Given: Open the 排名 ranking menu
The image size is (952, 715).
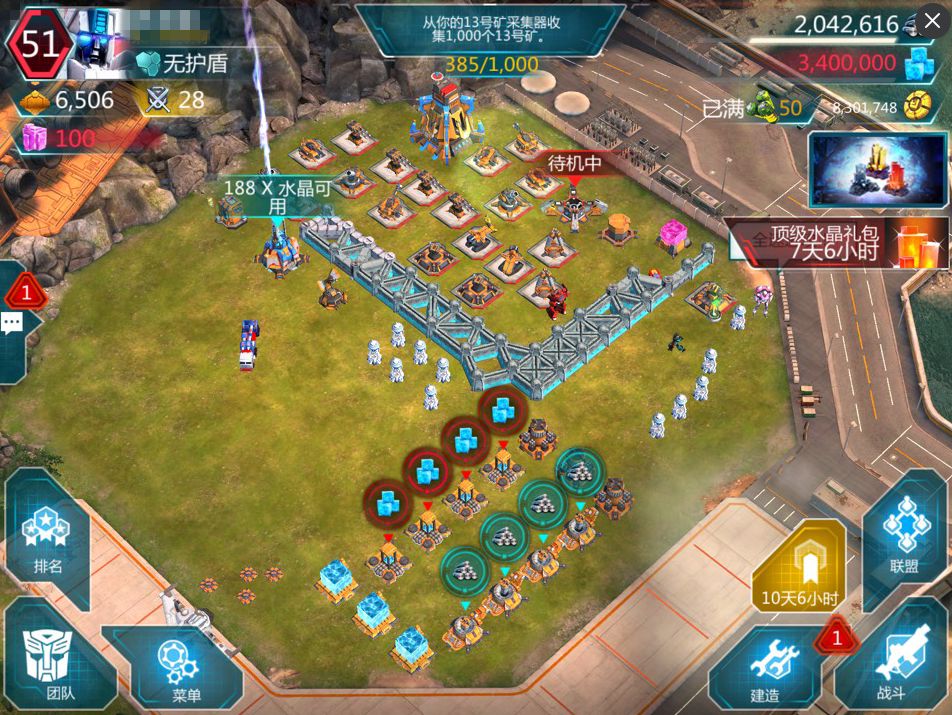Looking at the screenshot, I should 47,540.
